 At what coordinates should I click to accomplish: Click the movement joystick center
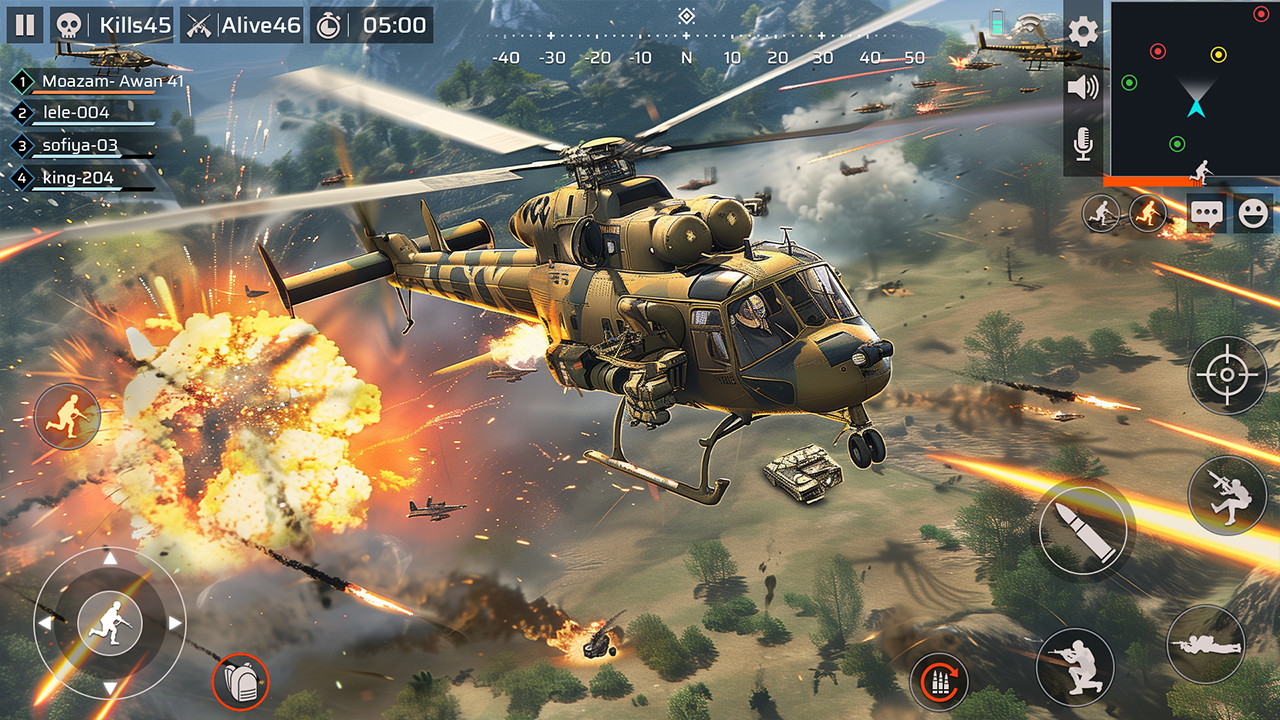point(110,622)
